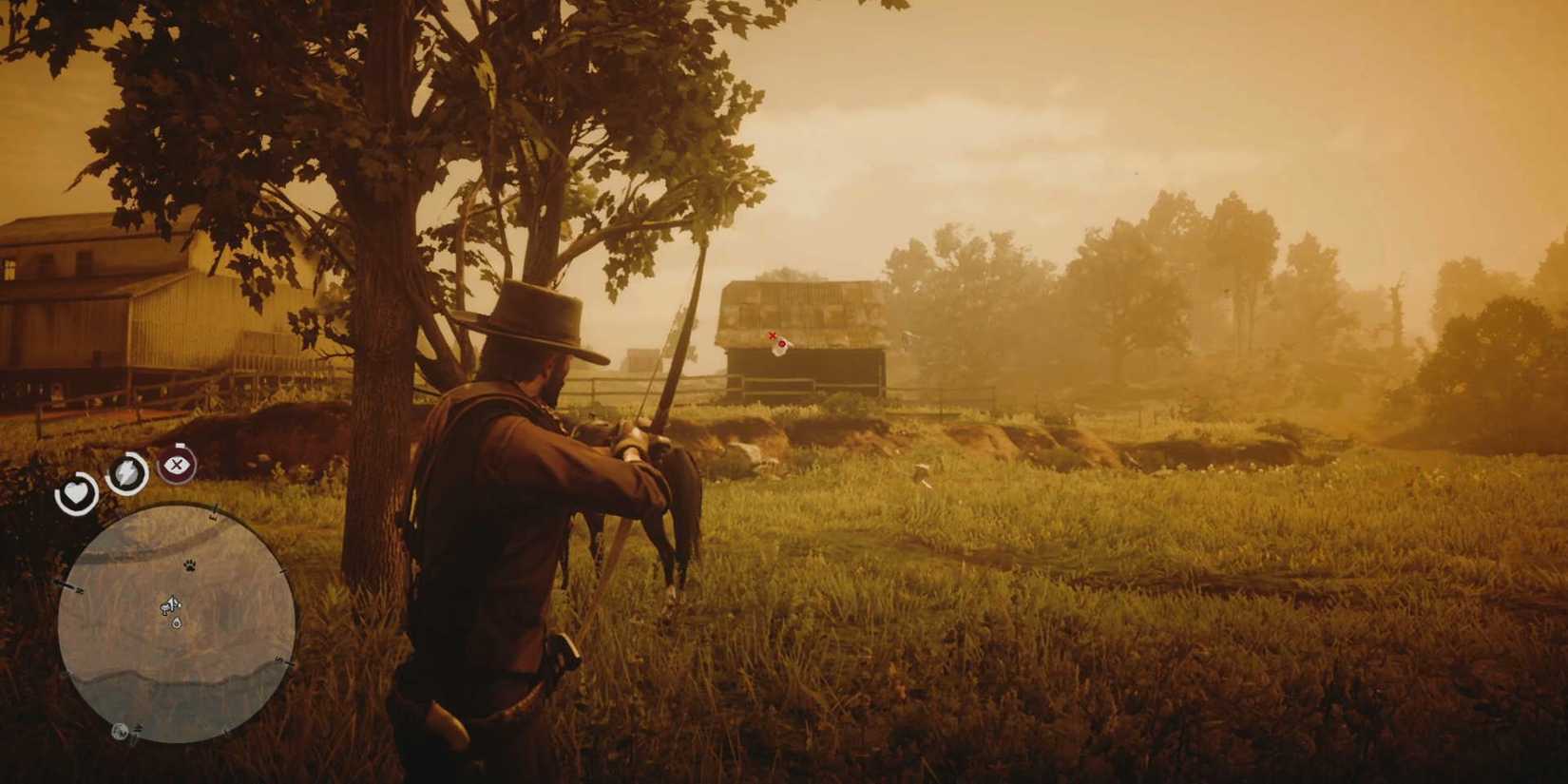Select the white clue marker by the barn roof
The height and width of the screenshot is (784, 1568).
point(782,348)
